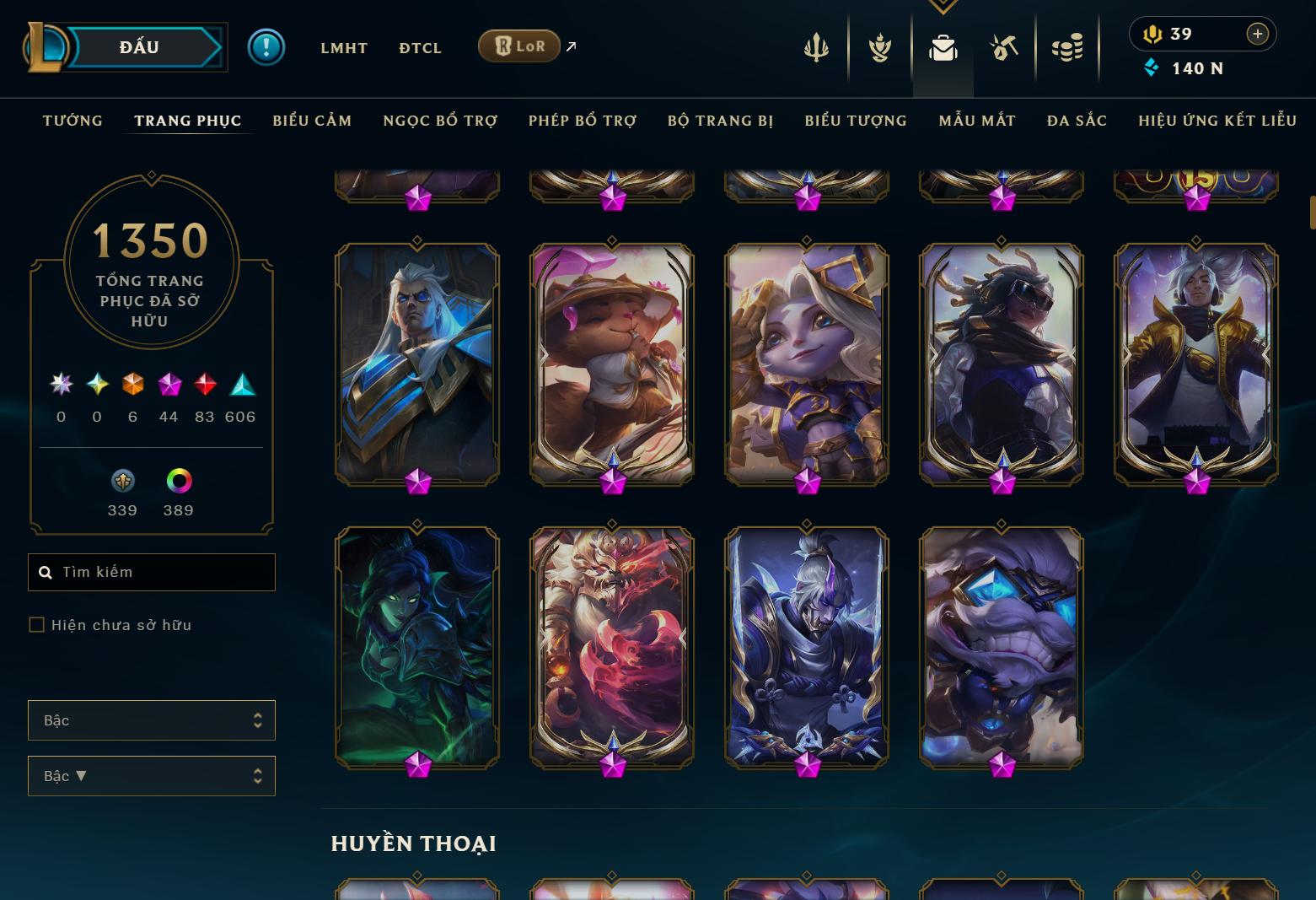Select the epic purple gem rarity icon
Image resolution: width=1316 pixels, height=900 pixels.
169,385
